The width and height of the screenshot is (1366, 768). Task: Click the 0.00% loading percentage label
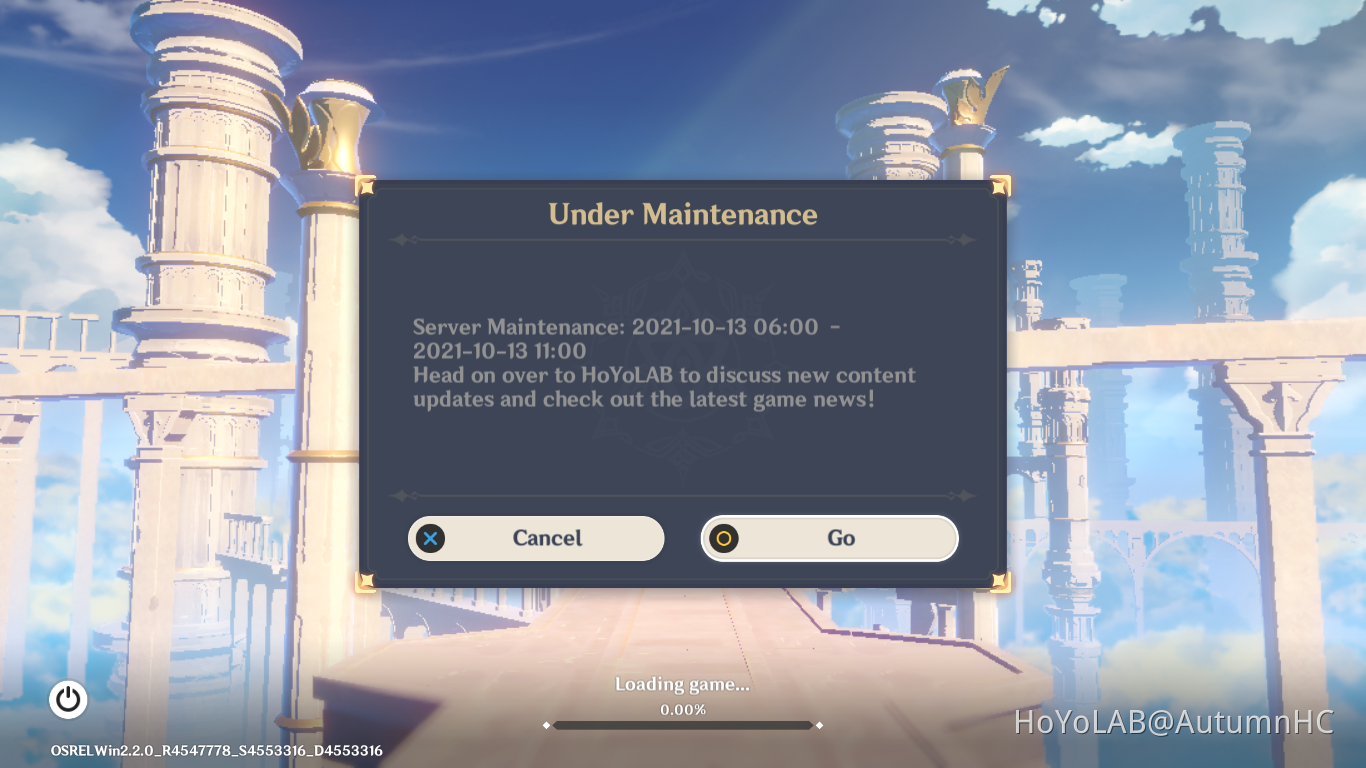(x=683, y=710)
